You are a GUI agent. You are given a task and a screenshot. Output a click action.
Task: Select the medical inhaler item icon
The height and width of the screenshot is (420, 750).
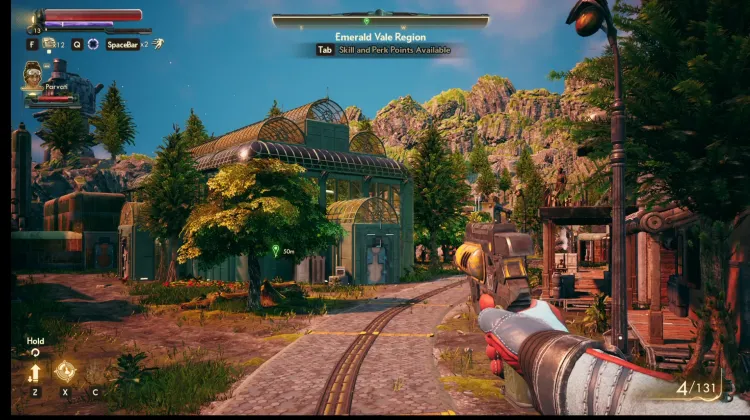tap(48, 44)
